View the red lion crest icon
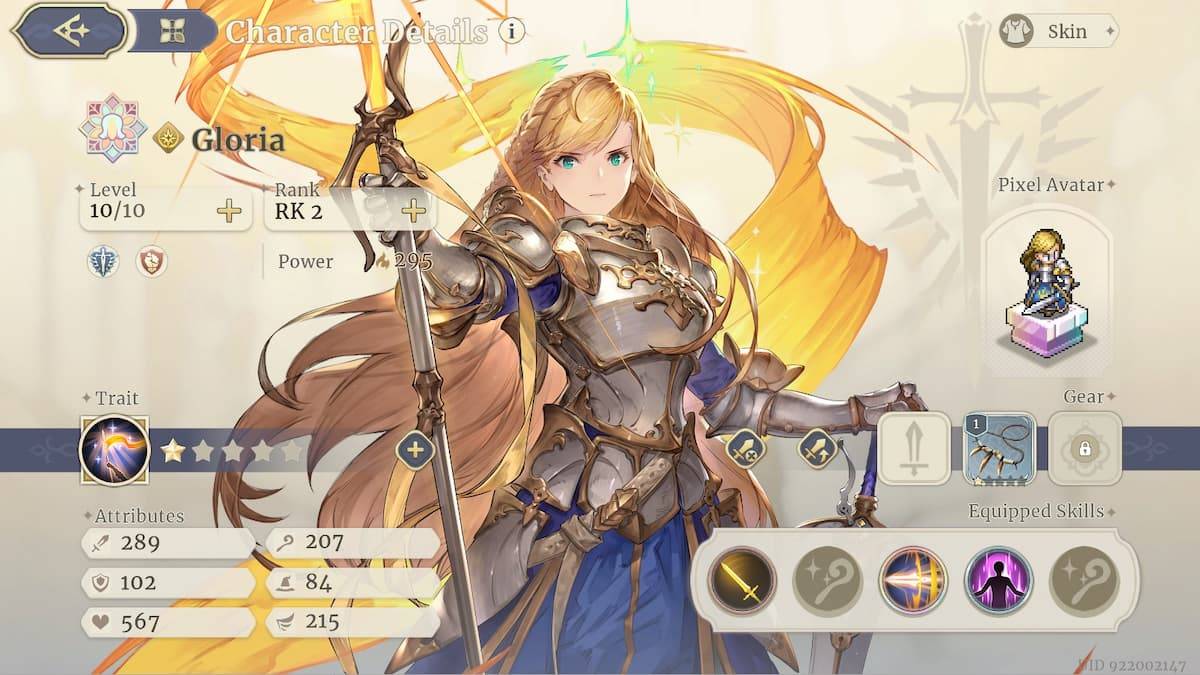 [x=151, y=262]
